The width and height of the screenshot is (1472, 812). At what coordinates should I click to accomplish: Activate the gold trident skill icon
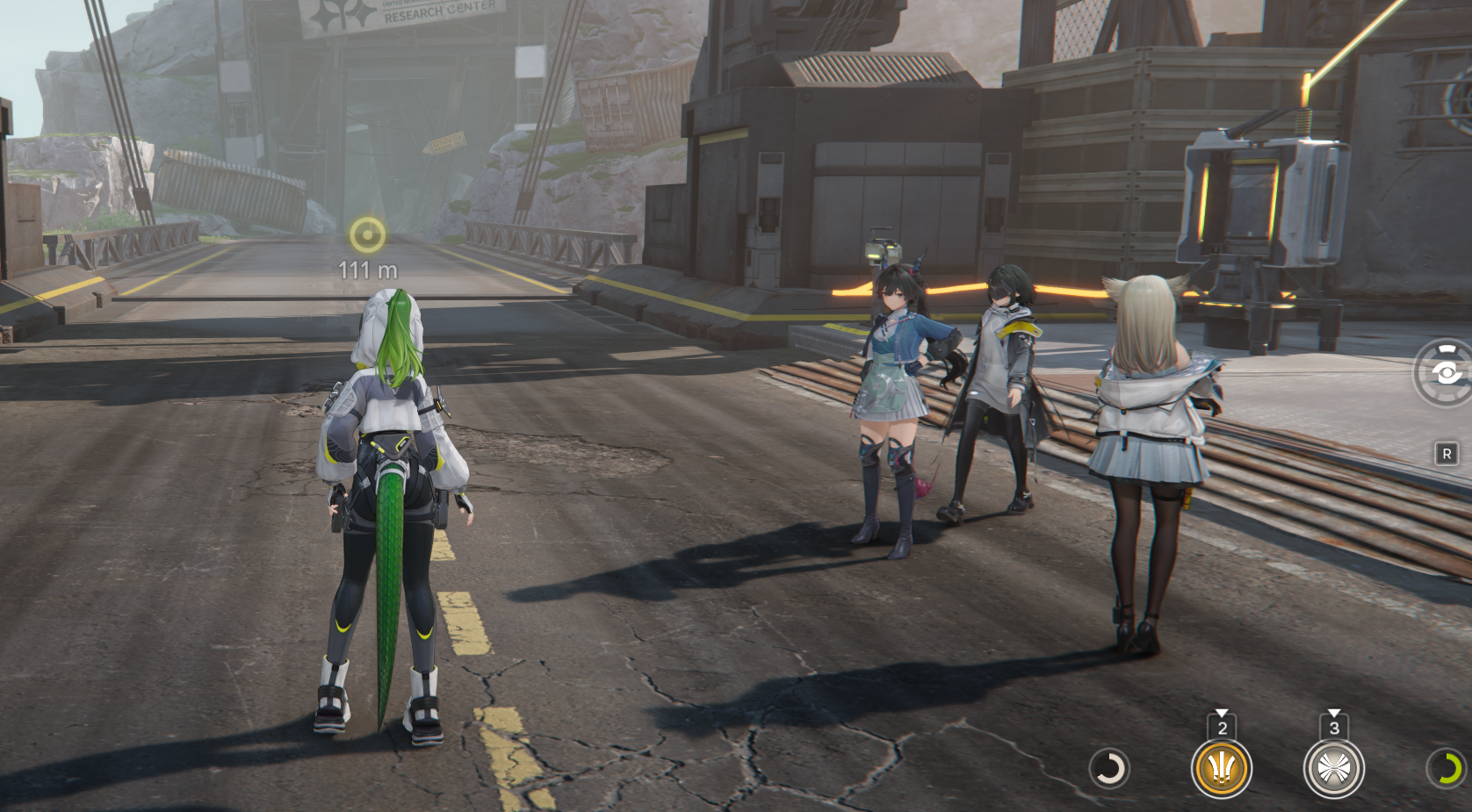(1221, 769)
